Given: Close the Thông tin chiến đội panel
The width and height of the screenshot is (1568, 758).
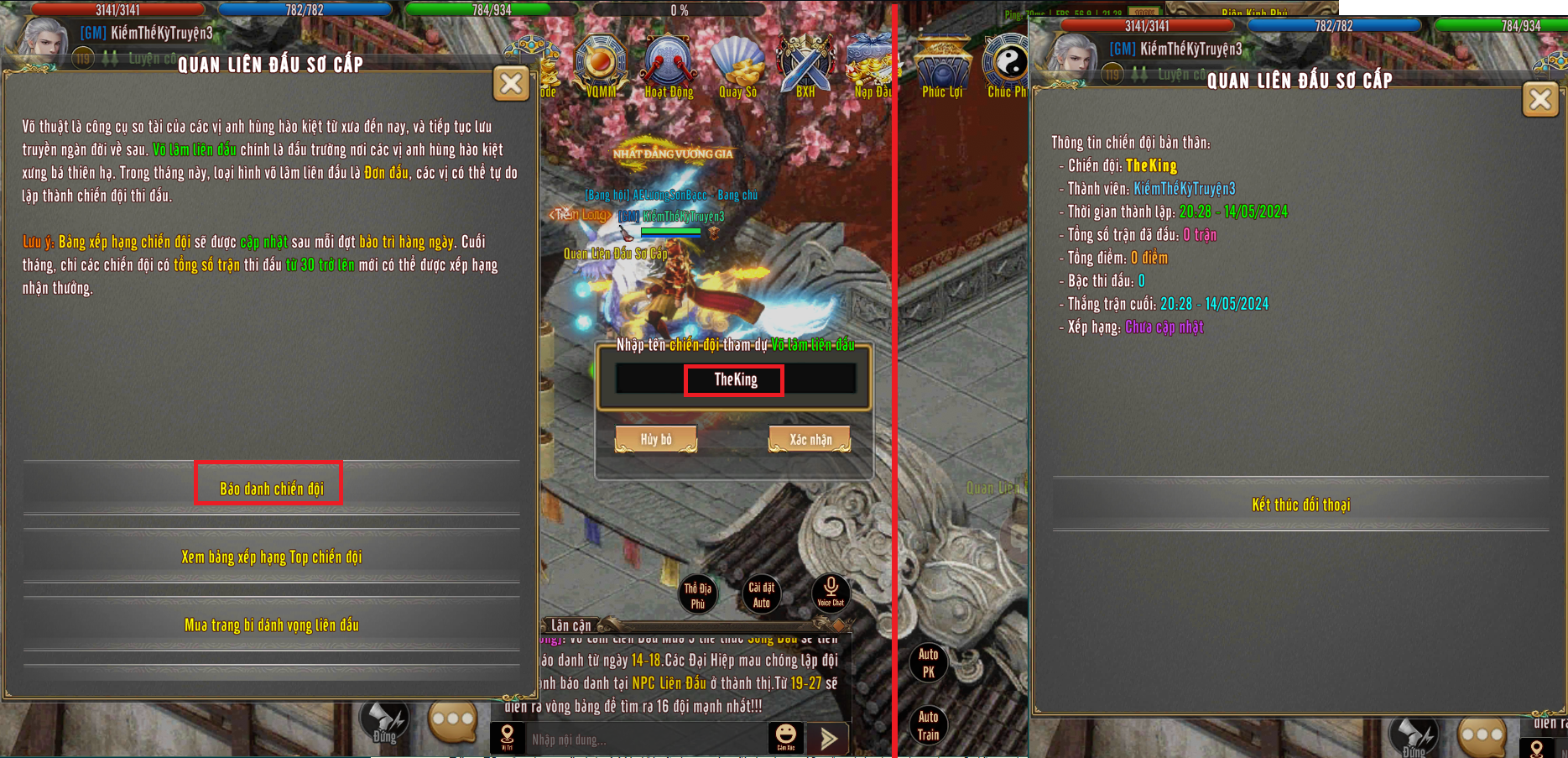Looking at the screenshot, I should pos(1539,100).
